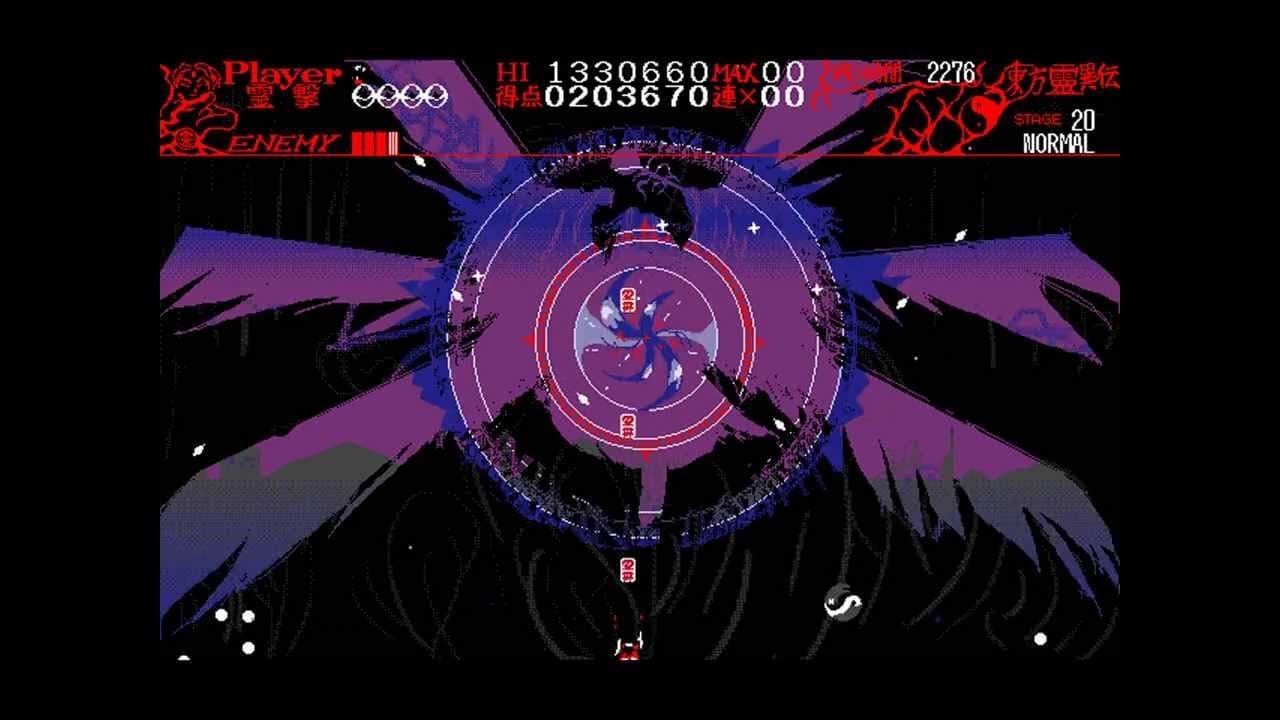Click the yin-yang orb item on the field
This screenshot has height=720, width=1280.
tap(845, 602)
